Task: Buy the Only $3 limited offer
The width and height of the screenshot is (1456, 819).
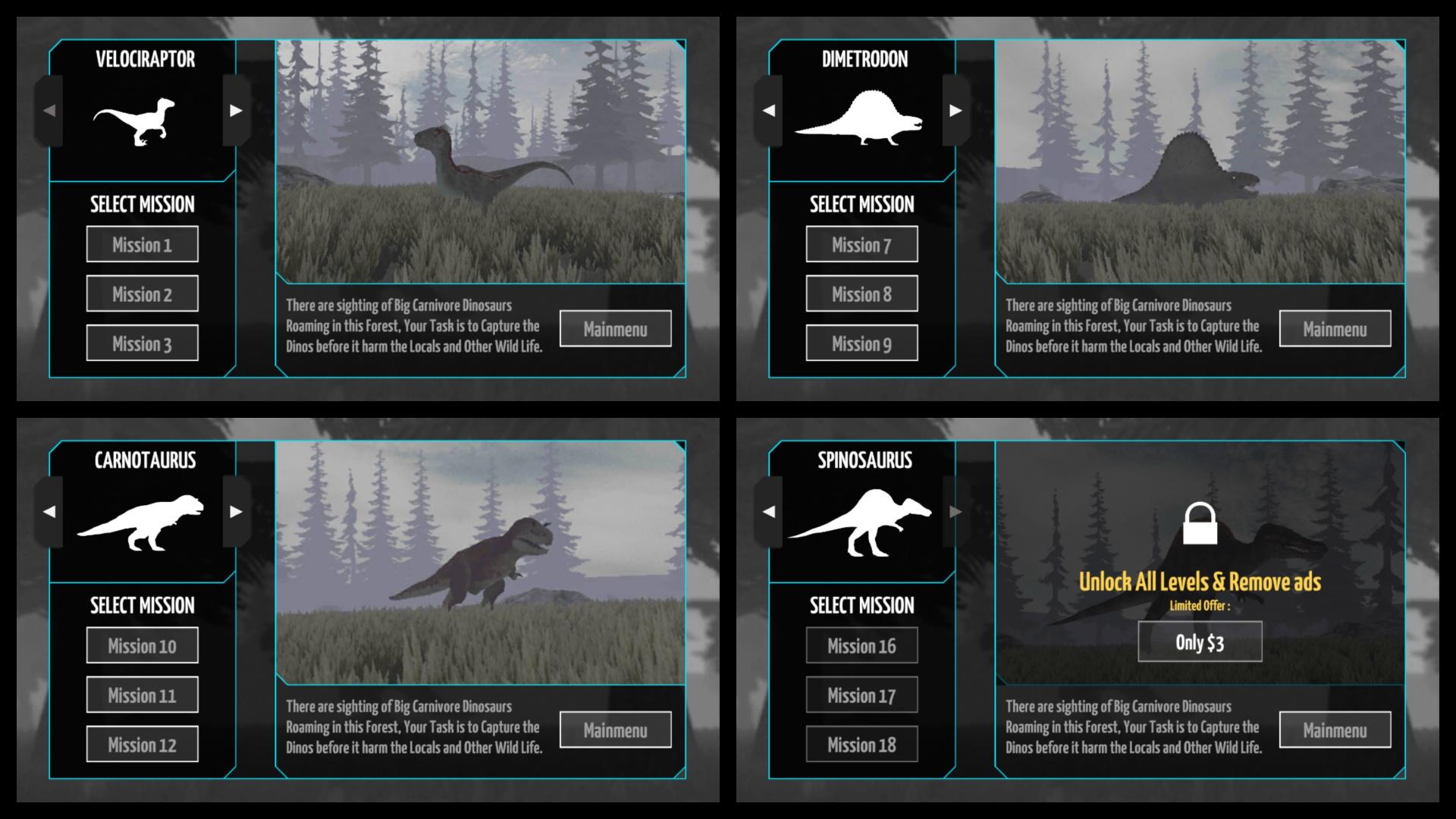Action: [1200, 641]
